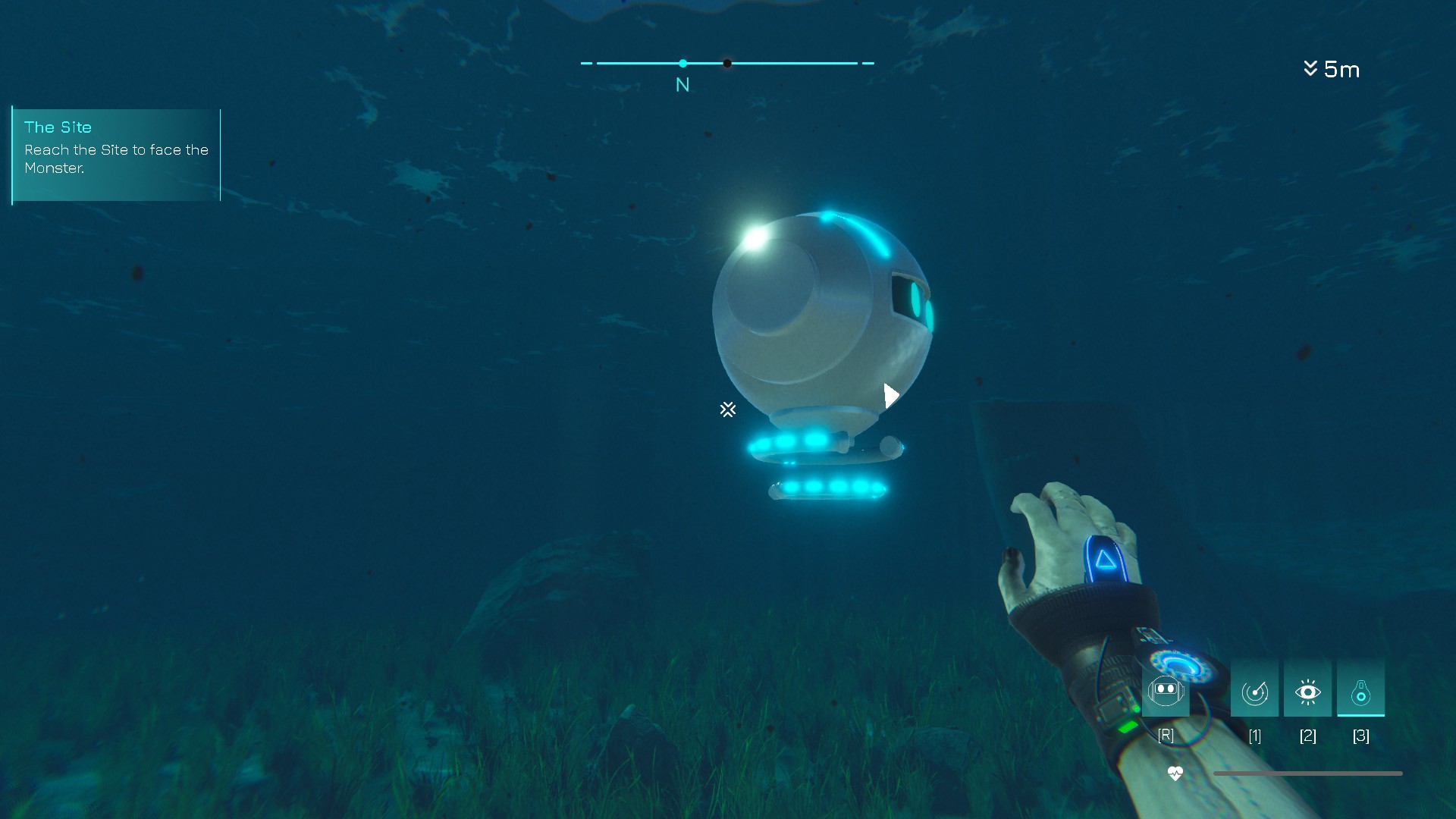Viewport: 1456px width, 819px height.
Task: Select the robot companion icon
Action: (1166, 691)
